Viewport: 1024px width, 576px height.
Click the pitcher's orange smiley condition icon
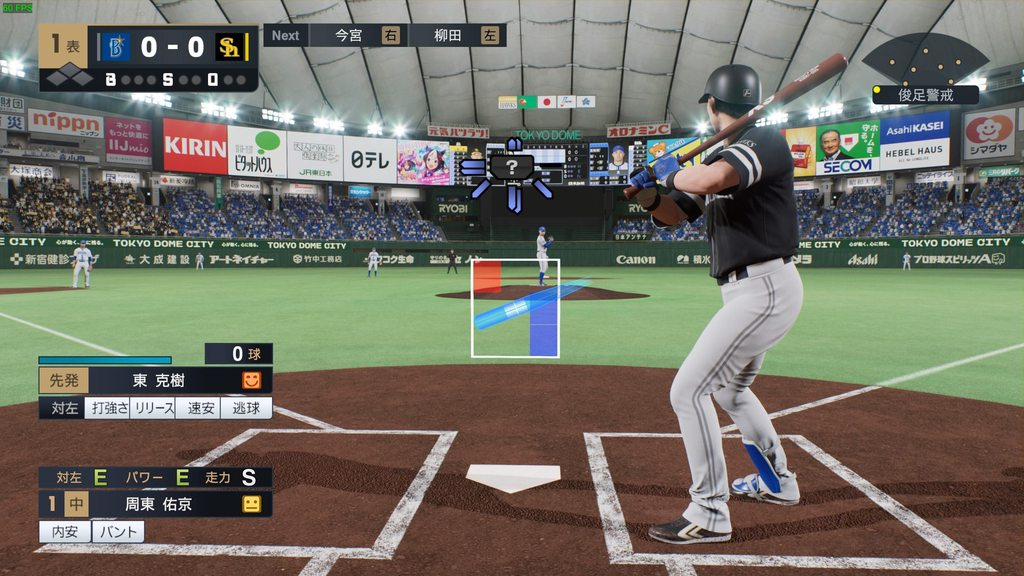252,381
